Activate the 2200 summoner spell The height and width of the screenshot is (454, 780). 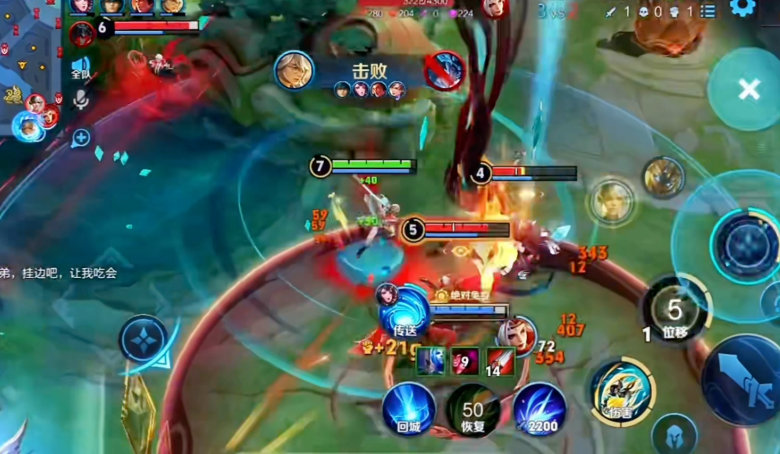point(540,410)
